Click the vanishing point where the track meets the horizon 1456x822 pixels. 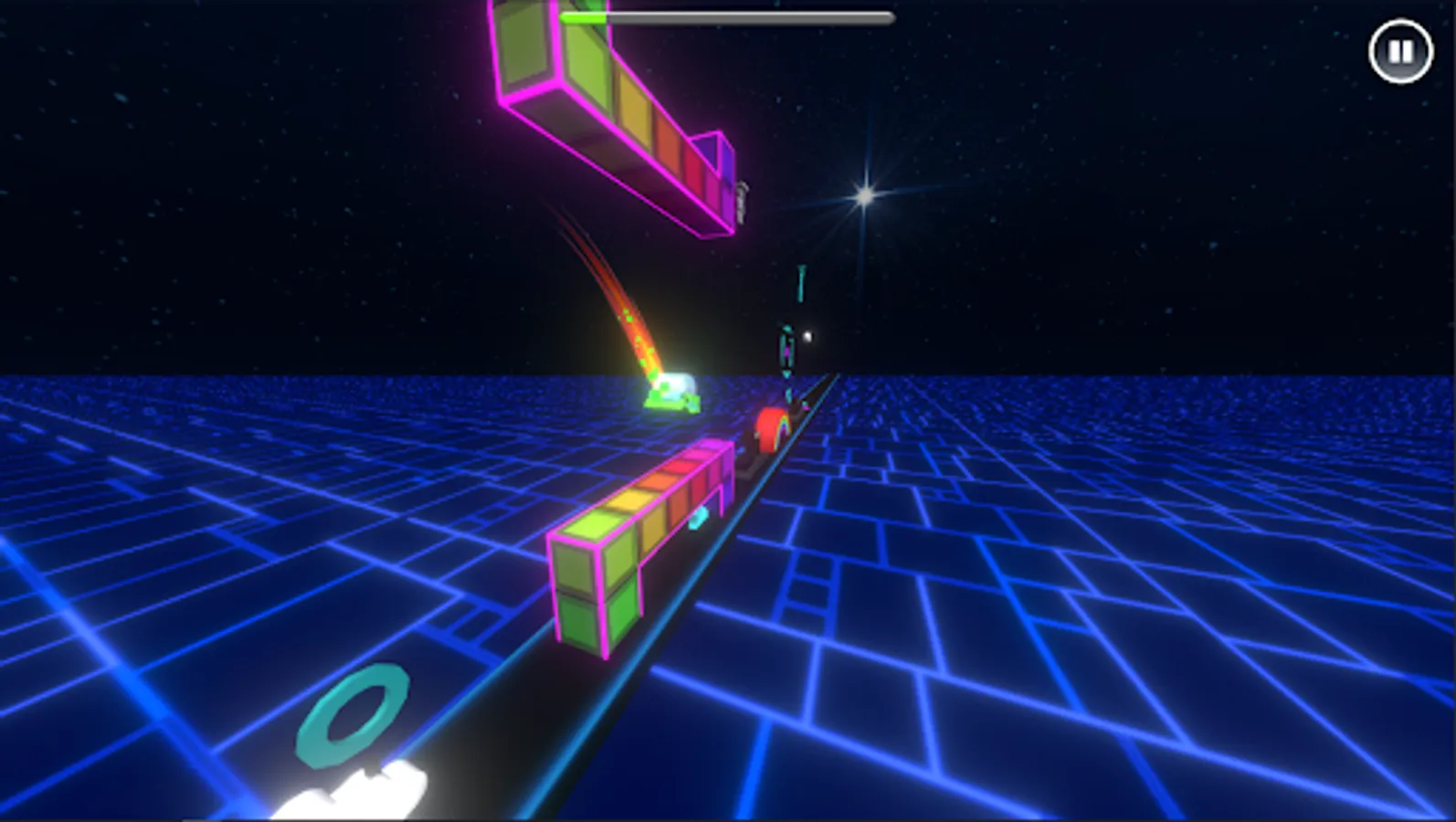click(840, 374)
